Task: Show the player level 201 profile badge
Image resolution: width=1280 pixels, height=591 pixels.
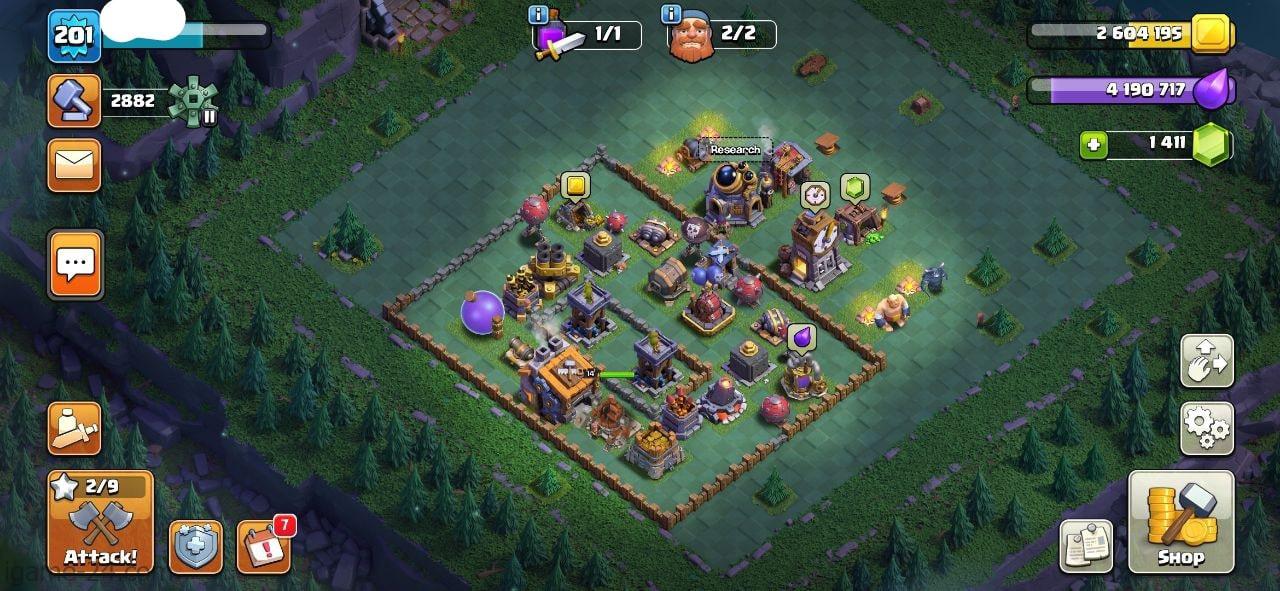Action: tap(74, 36)
